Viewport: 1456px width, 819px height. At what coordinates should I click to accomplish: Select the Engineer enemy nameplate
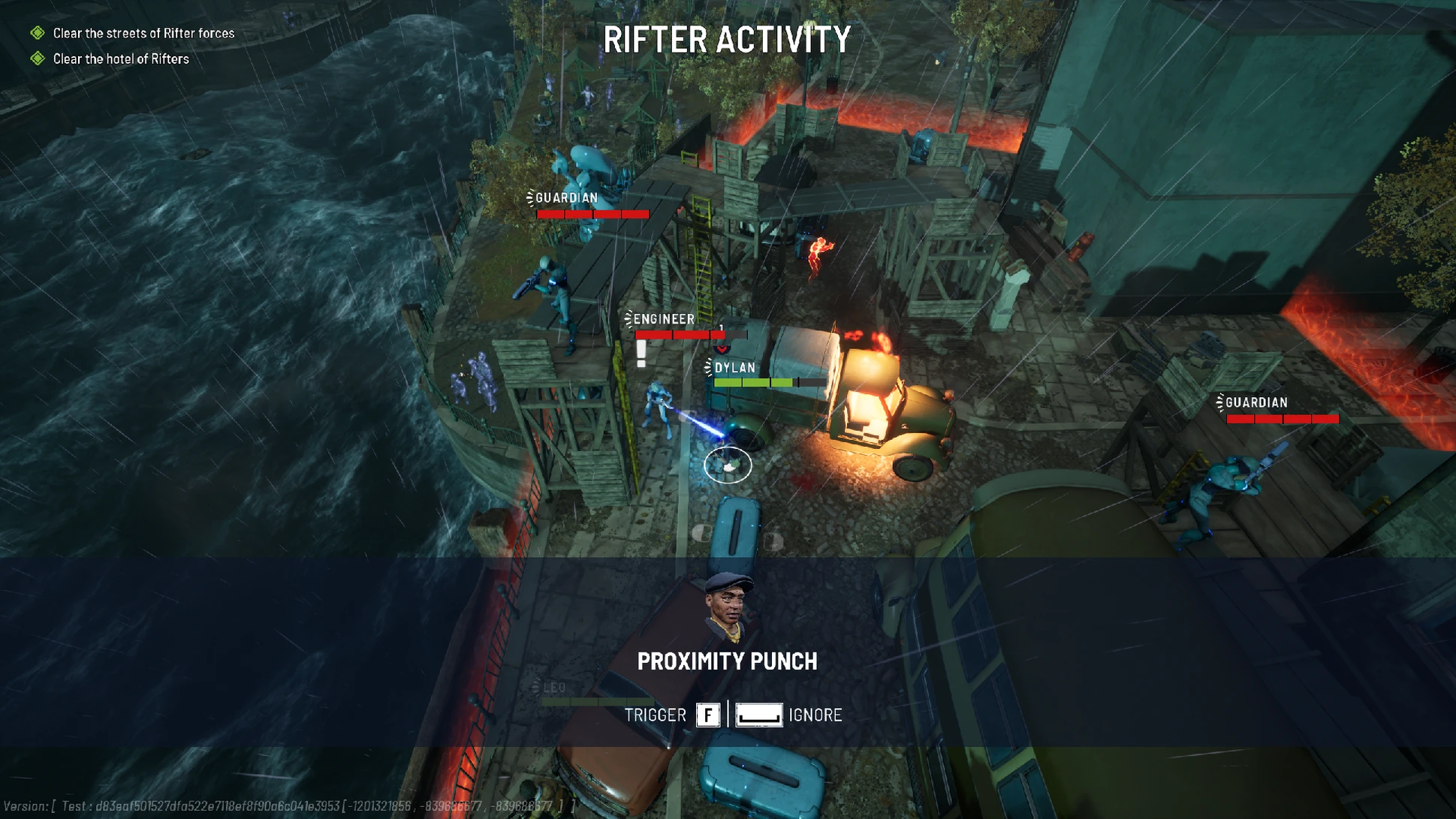664,319
